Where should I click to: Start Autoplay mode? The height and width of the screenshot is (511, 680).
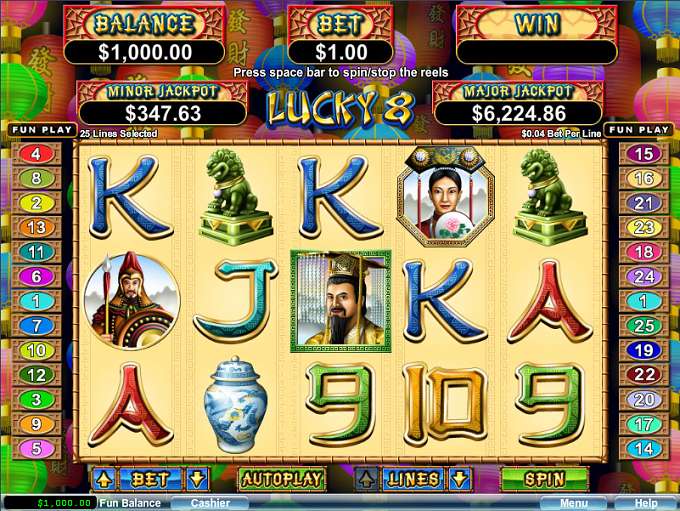click(x=282, y=480)
